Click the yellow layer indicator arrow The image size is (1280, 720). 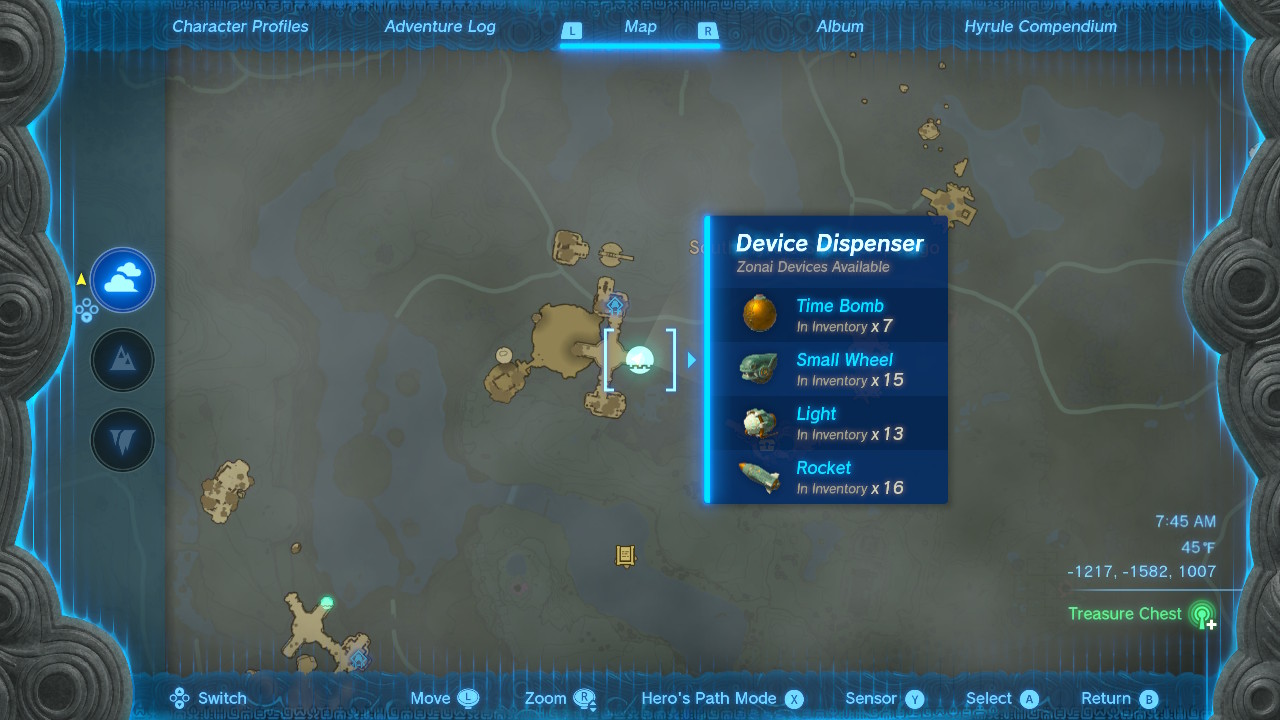point(80,280)
